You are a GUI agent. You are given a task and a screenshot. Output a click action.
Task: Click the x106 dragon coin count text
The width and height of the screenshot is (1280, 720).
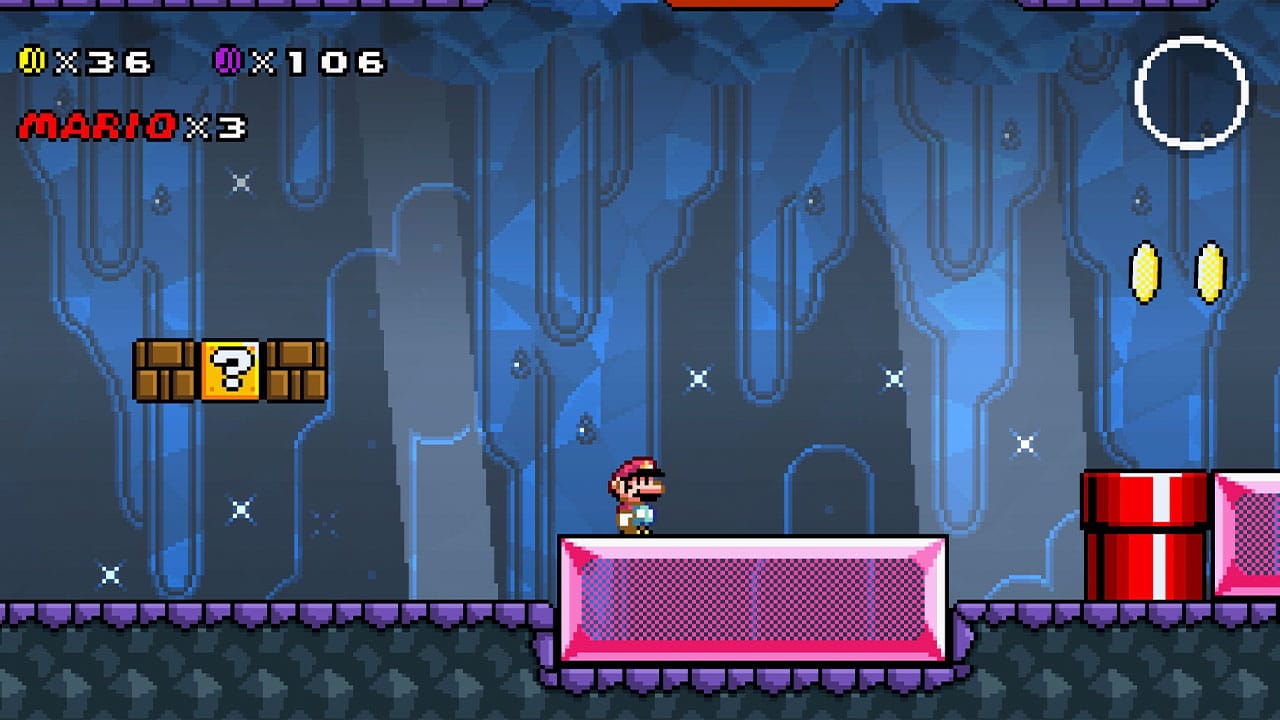(x=325, y=60)
